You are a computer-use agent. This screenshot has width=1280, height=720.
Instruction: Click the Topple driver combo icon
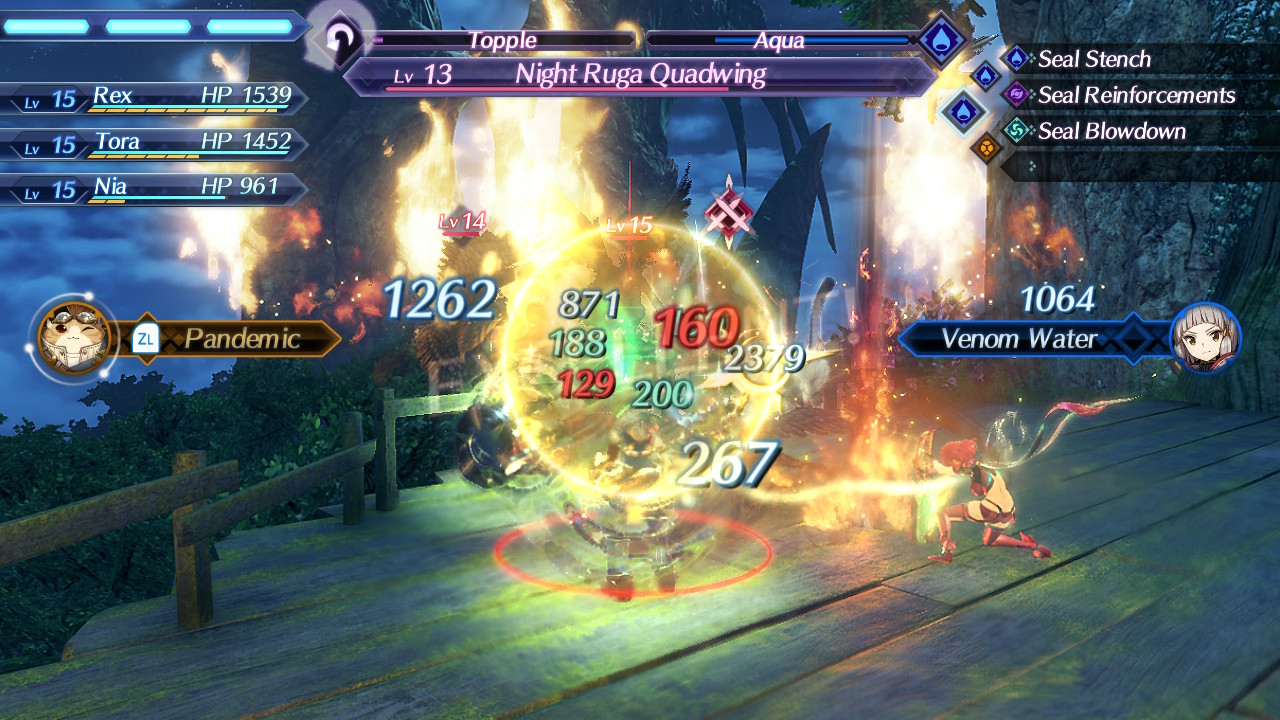[x=341, y=40]
